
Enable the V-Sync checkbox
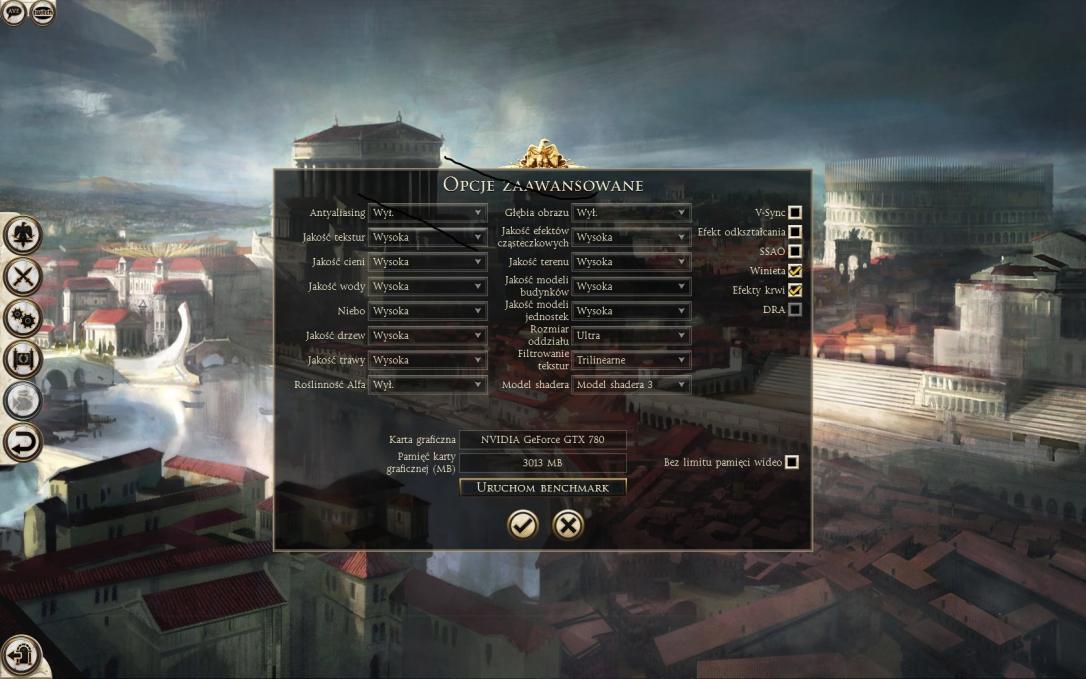tap(795, 212)
